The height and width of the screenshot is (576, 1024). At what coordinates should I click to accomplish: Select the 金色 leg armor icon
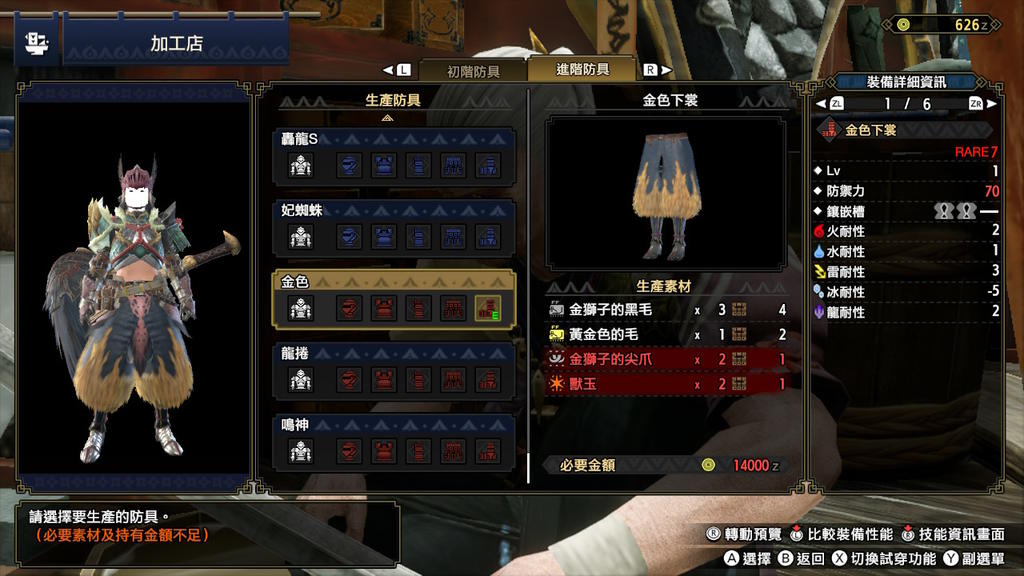[x=488, y=309]
